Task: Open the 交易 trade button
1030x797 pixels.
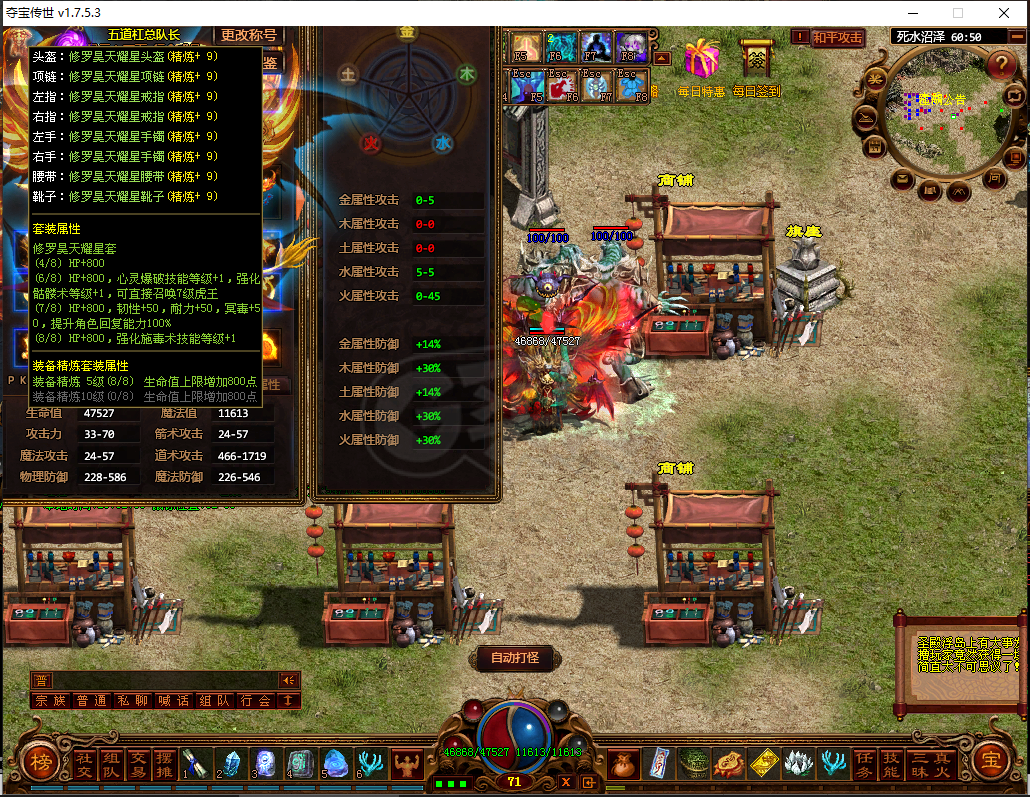Action: pos(138,764)
